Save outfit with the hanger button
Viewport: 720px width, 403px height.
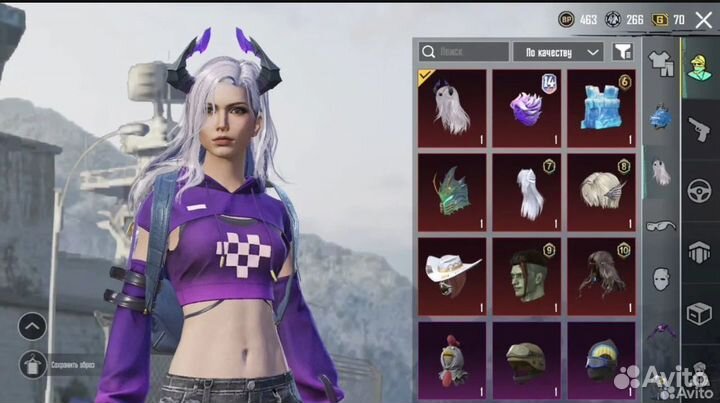33,367
